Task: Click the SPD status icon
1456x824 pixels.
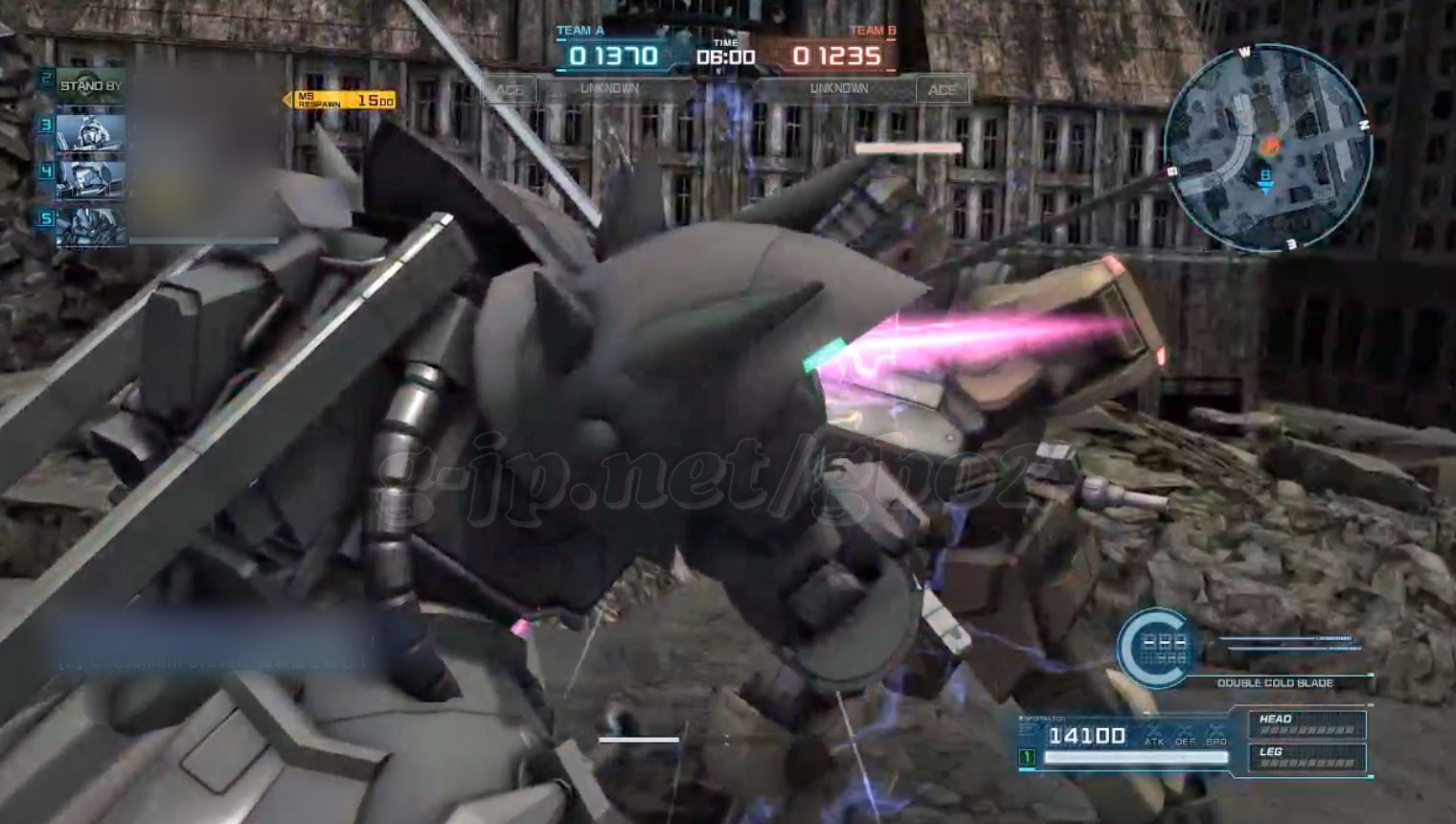Action: [1217, 736]
